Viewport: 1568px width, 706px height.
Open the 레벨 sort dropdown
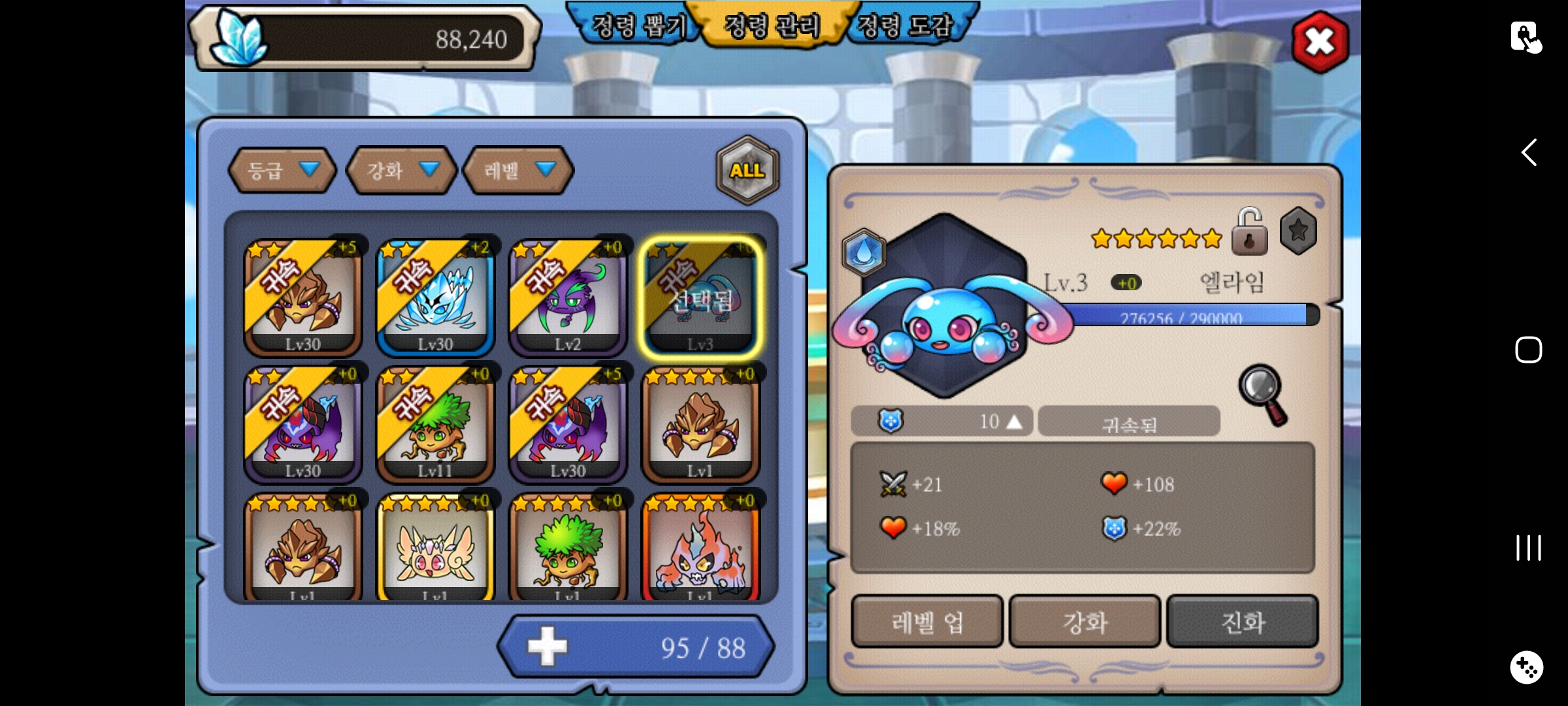point(518,171)
